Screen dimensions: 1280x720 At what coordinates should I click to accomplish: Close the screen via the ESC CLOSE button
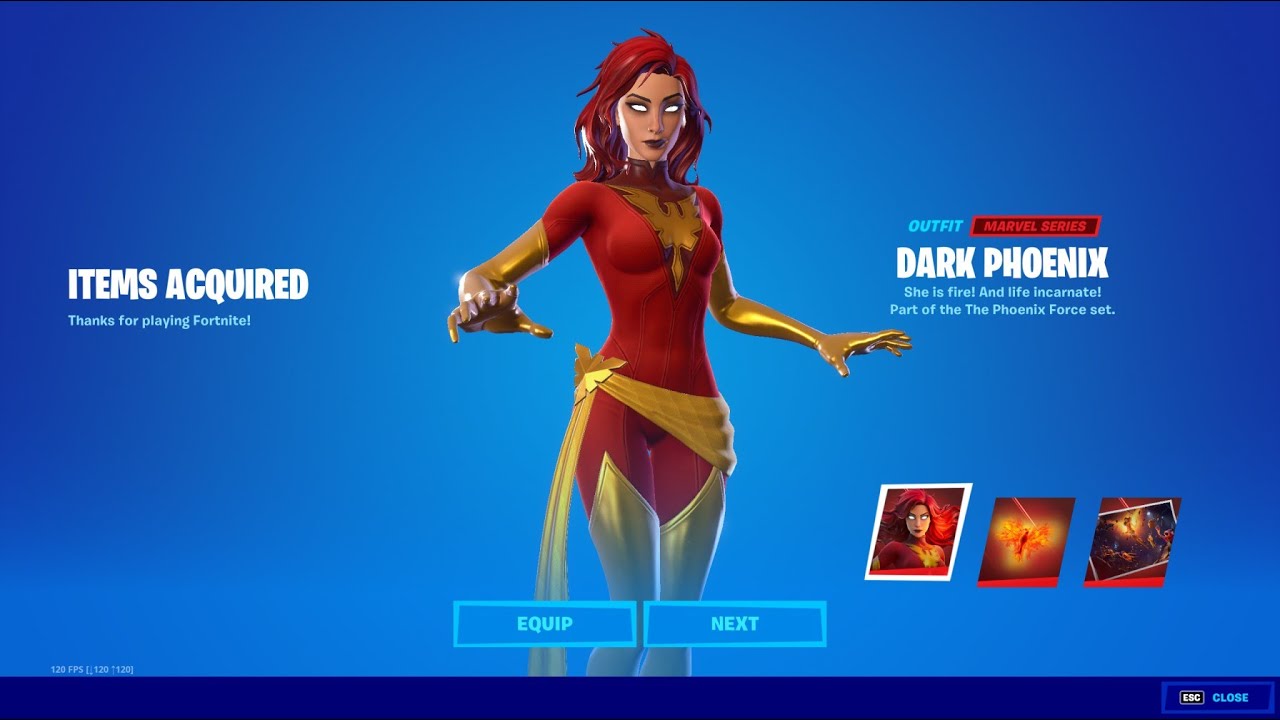pyautogui.click(x=1218, y=696)
